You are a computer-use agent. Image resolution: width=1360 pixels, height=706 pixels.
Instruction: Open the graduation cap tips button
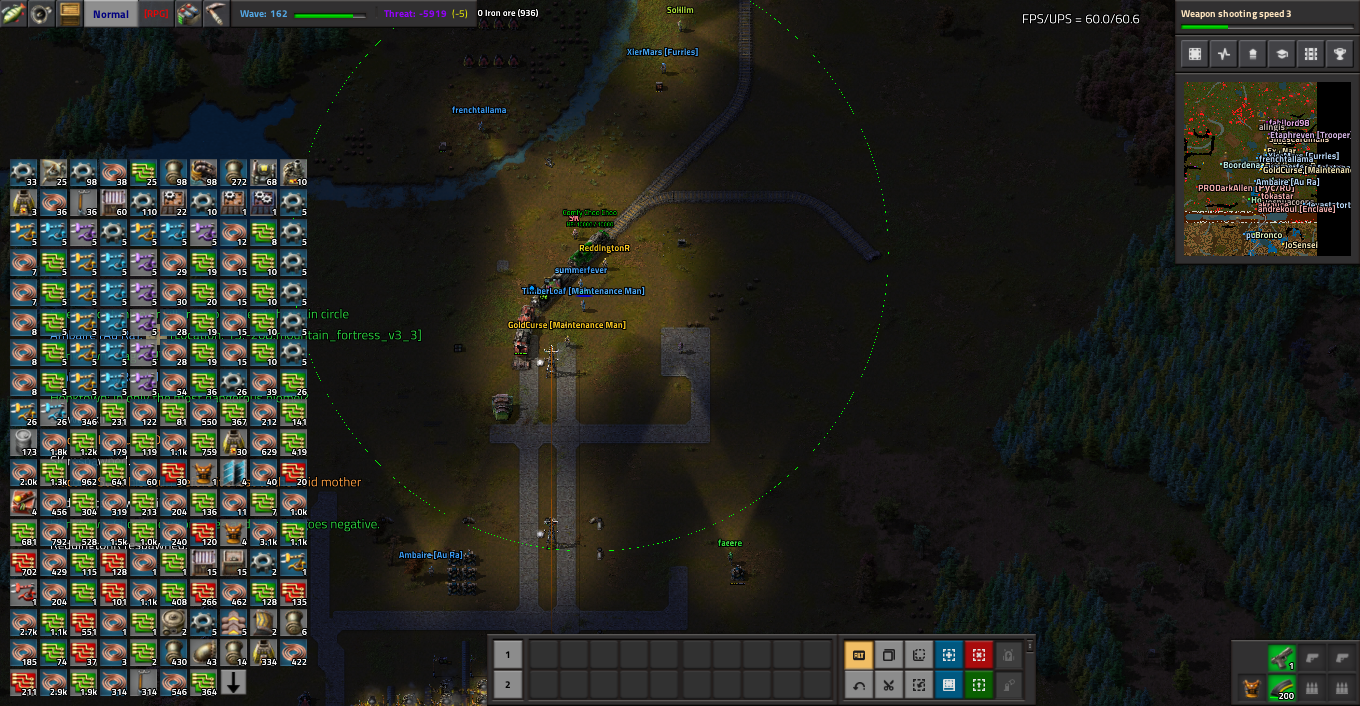point(1280,55)
